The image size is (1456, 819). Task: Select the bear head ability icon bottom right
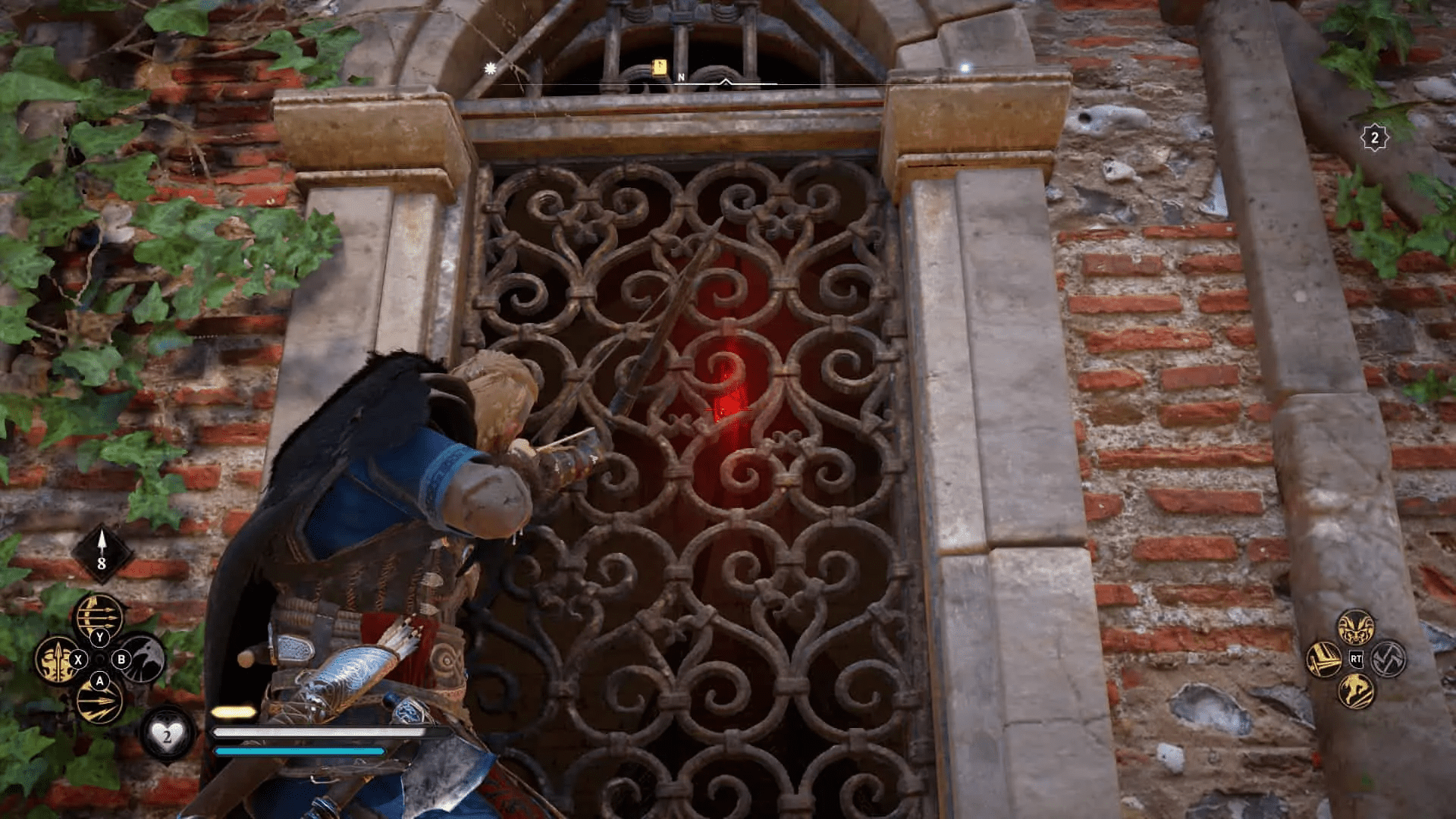[1356, 626]
